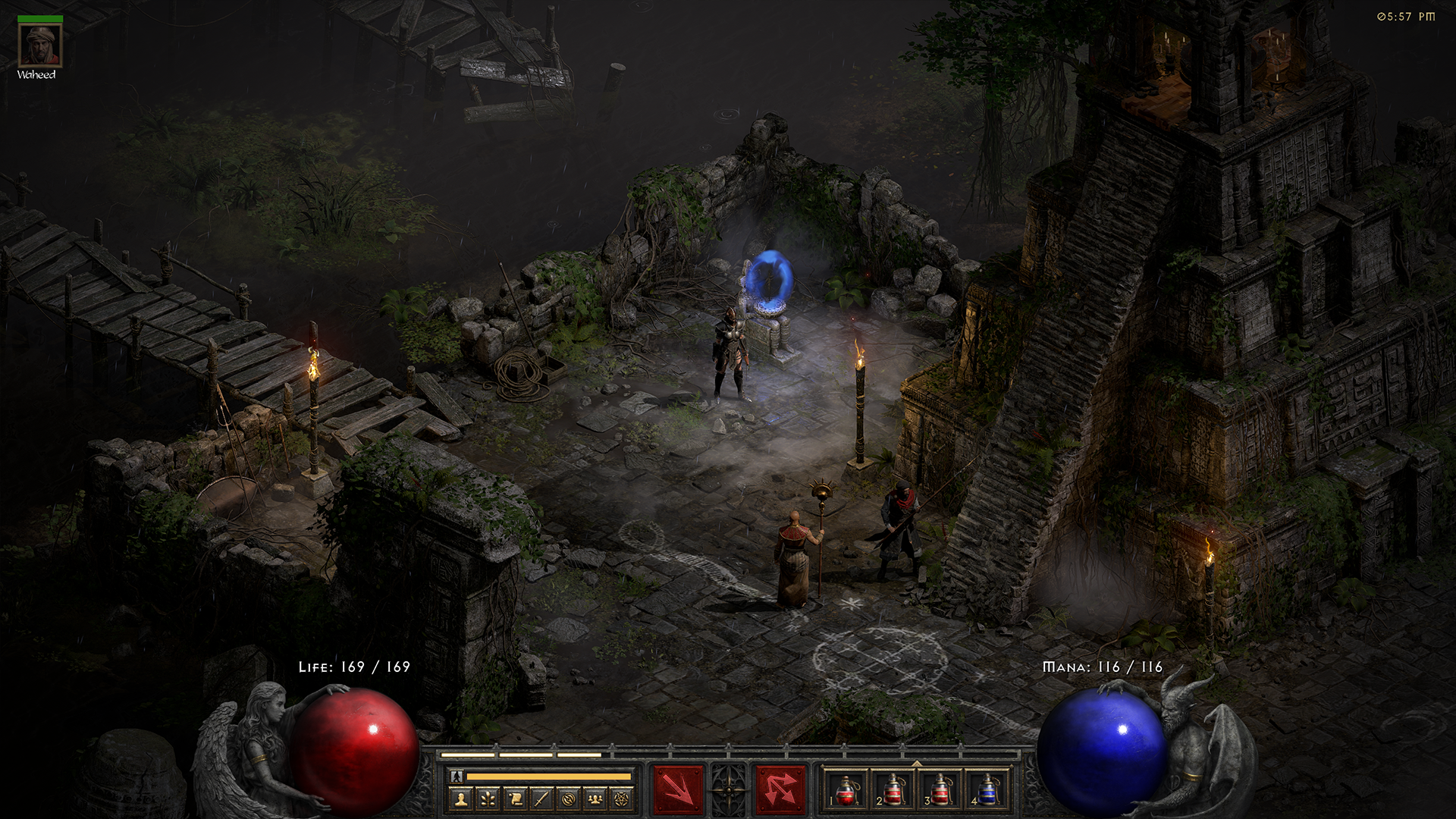Viewport: 1456px width, 819px height.
Task: Show the quest log scroll icon
Action: coord(515,799)
